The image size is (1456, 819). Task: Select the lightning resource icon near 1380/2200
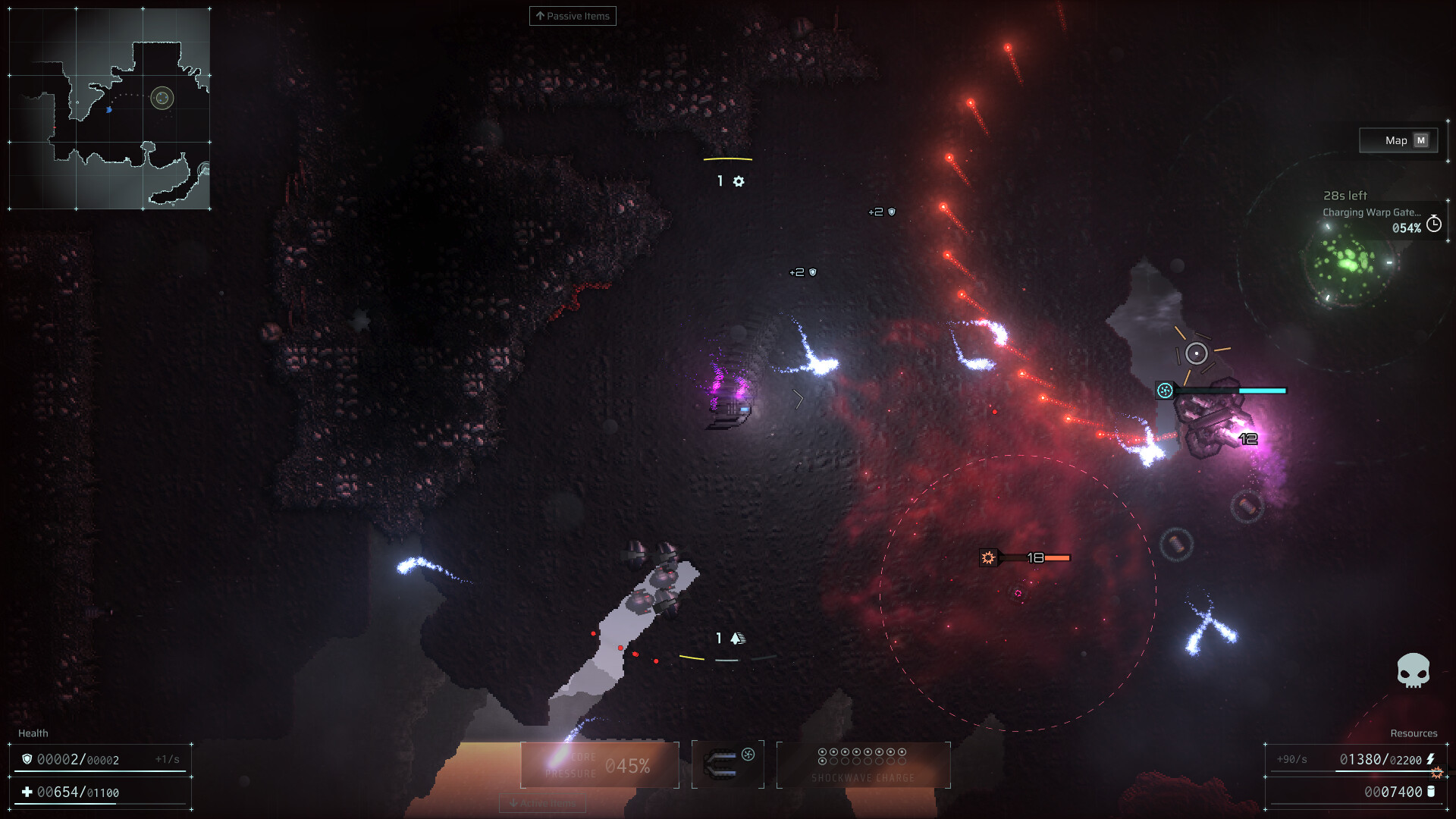pyautogui.click(x=1431, y=759)
